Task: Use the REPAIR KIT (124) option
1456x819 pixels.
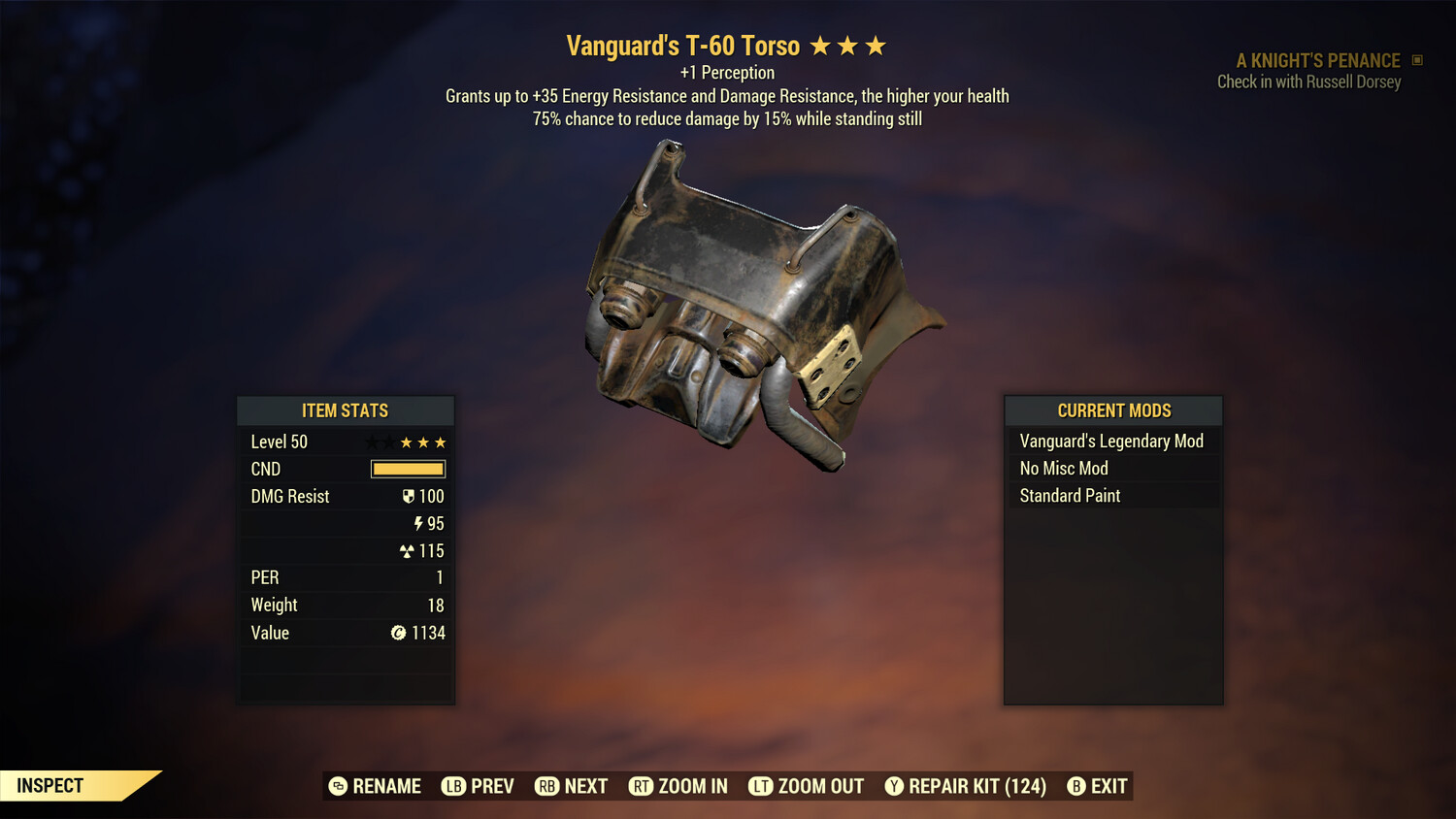Action: coord(975,786)
